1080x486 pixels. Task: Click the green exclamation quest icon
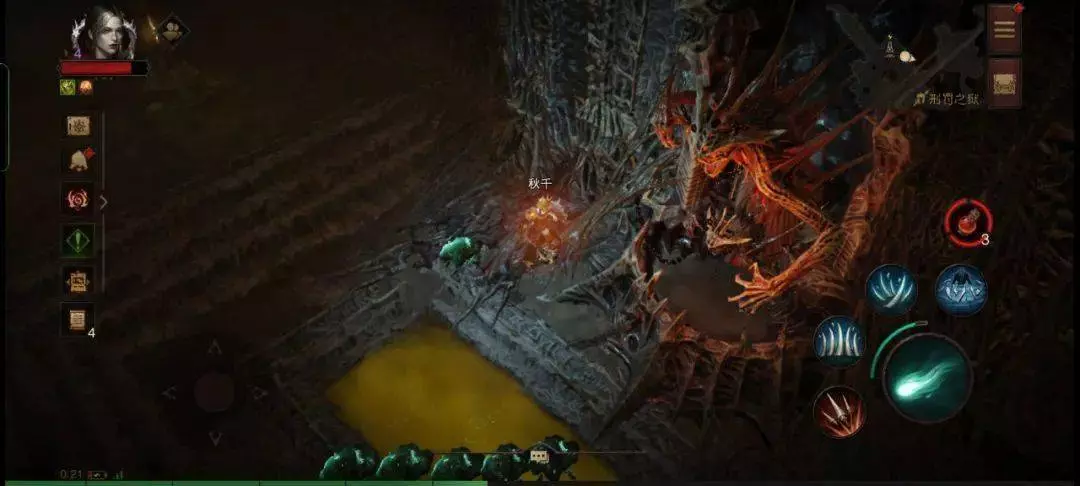click(x=78, y=240)
